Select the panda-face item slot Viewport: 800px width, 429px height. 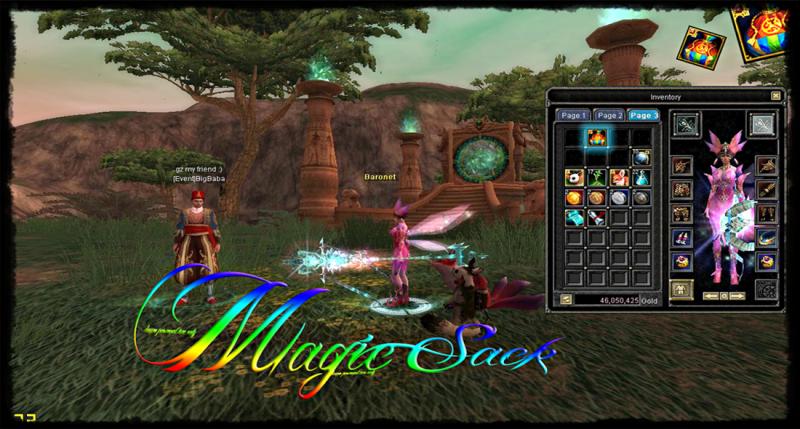click(573, 177)
